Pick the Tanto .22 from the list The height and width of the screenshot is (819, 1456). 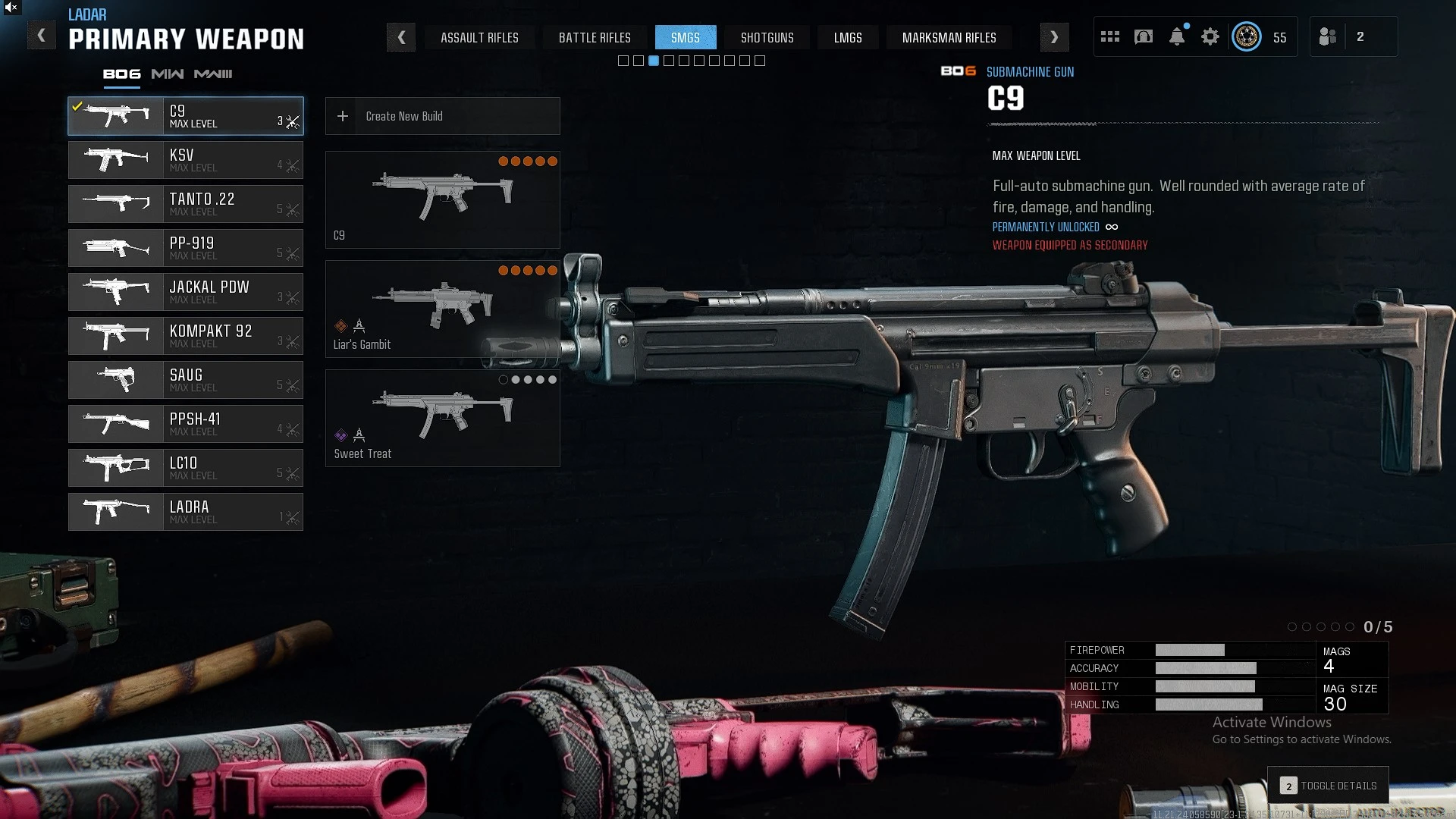pos(186,204)
